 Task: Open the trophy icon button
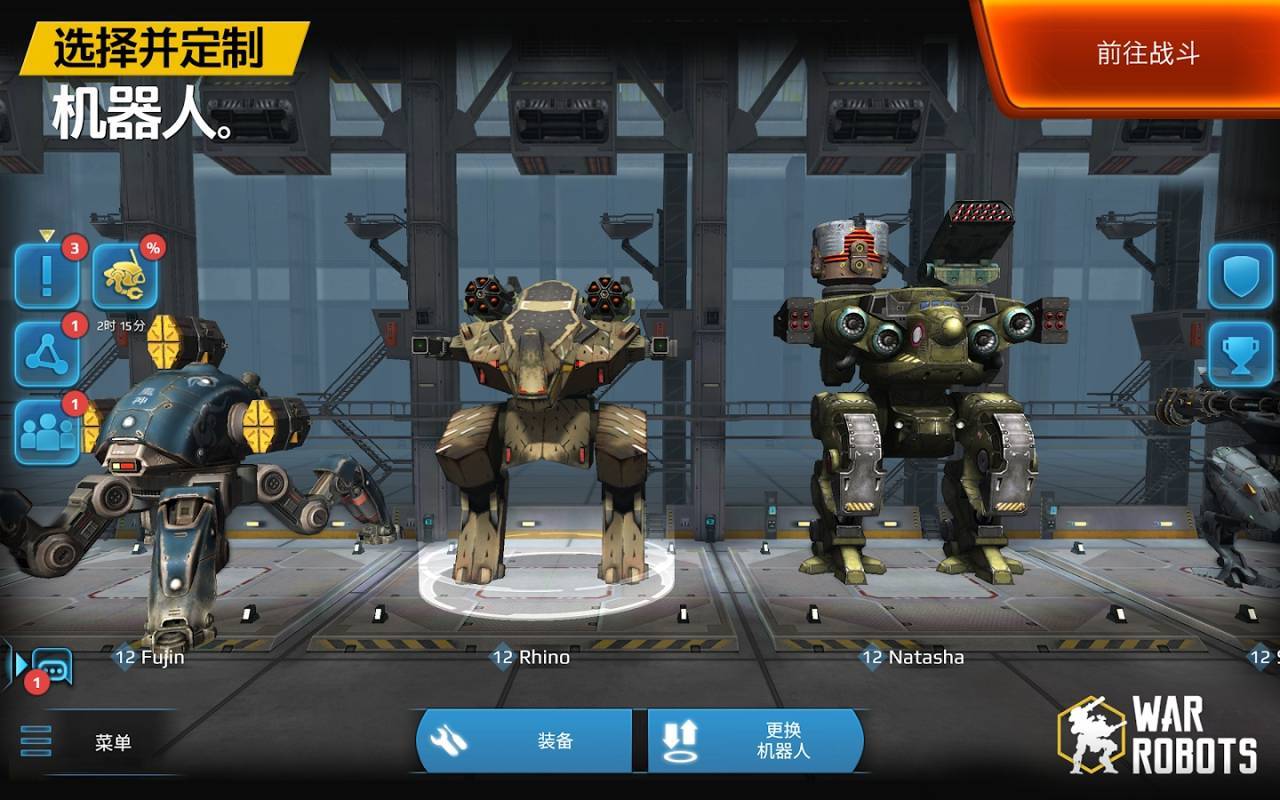coord(1240,354)
